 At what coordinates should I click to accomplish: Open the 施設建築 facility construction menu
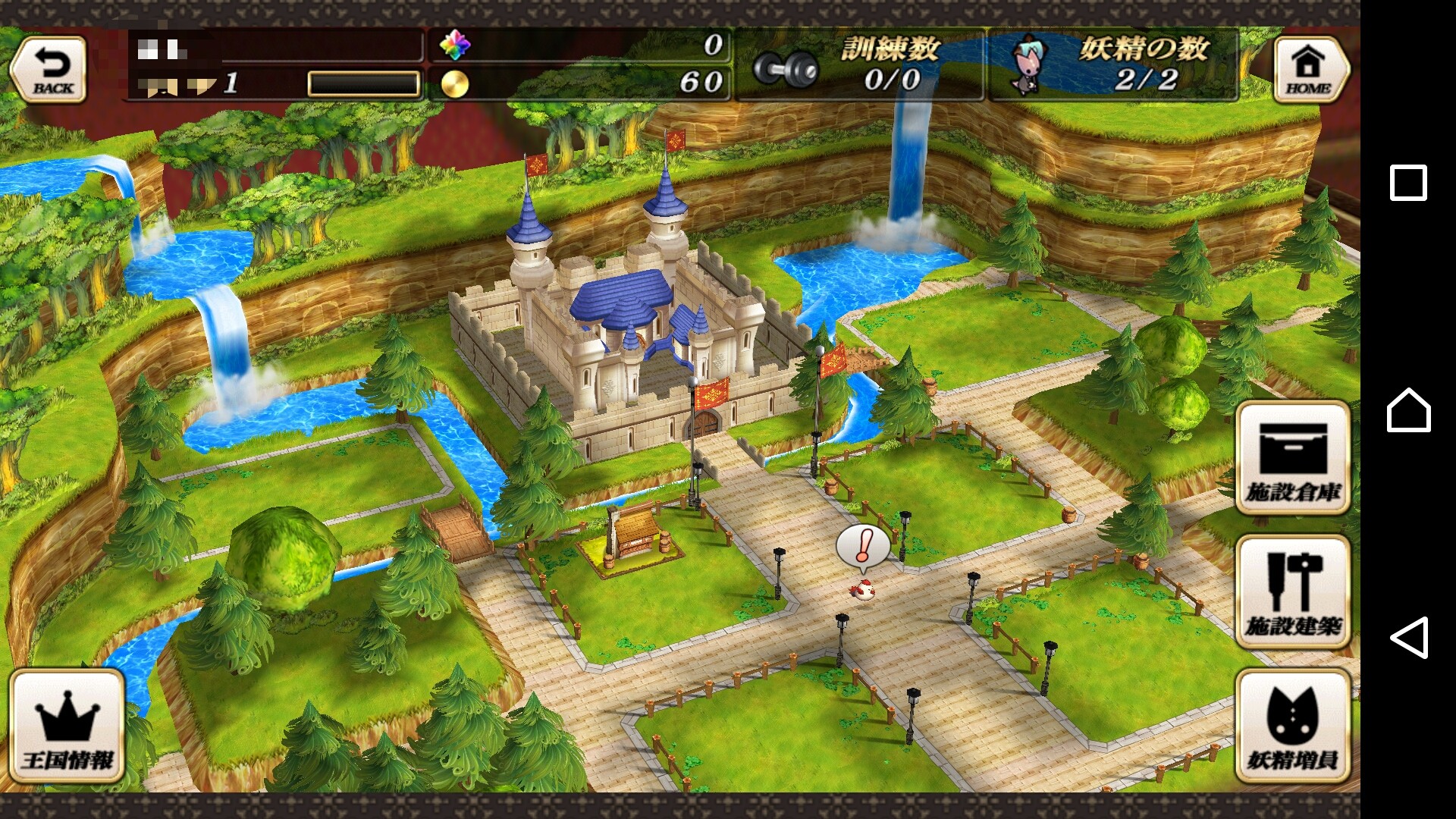(x=1293, y=593)
